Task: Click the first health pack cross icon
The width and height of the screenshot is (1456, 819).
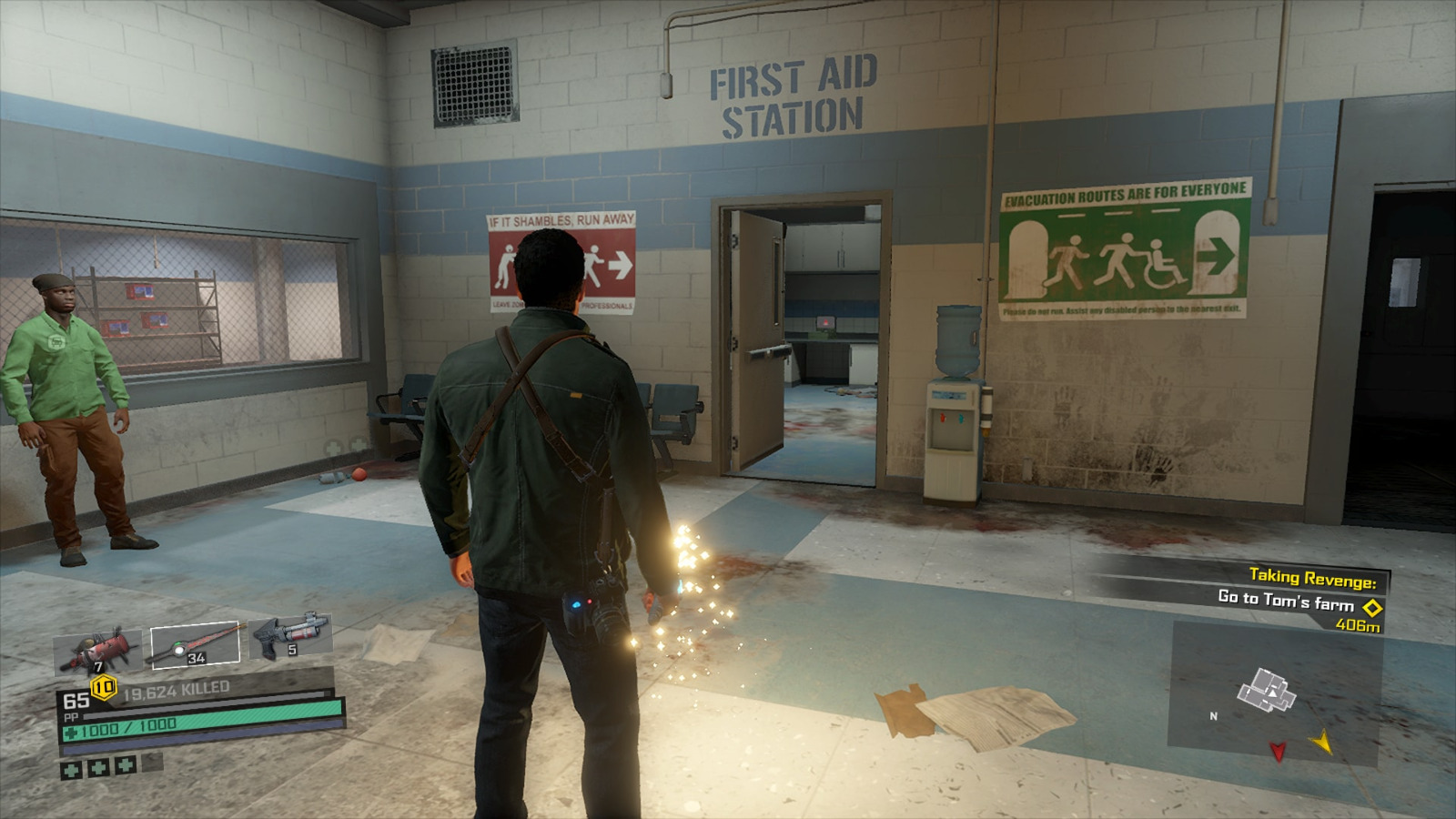Action: (70, 769)
